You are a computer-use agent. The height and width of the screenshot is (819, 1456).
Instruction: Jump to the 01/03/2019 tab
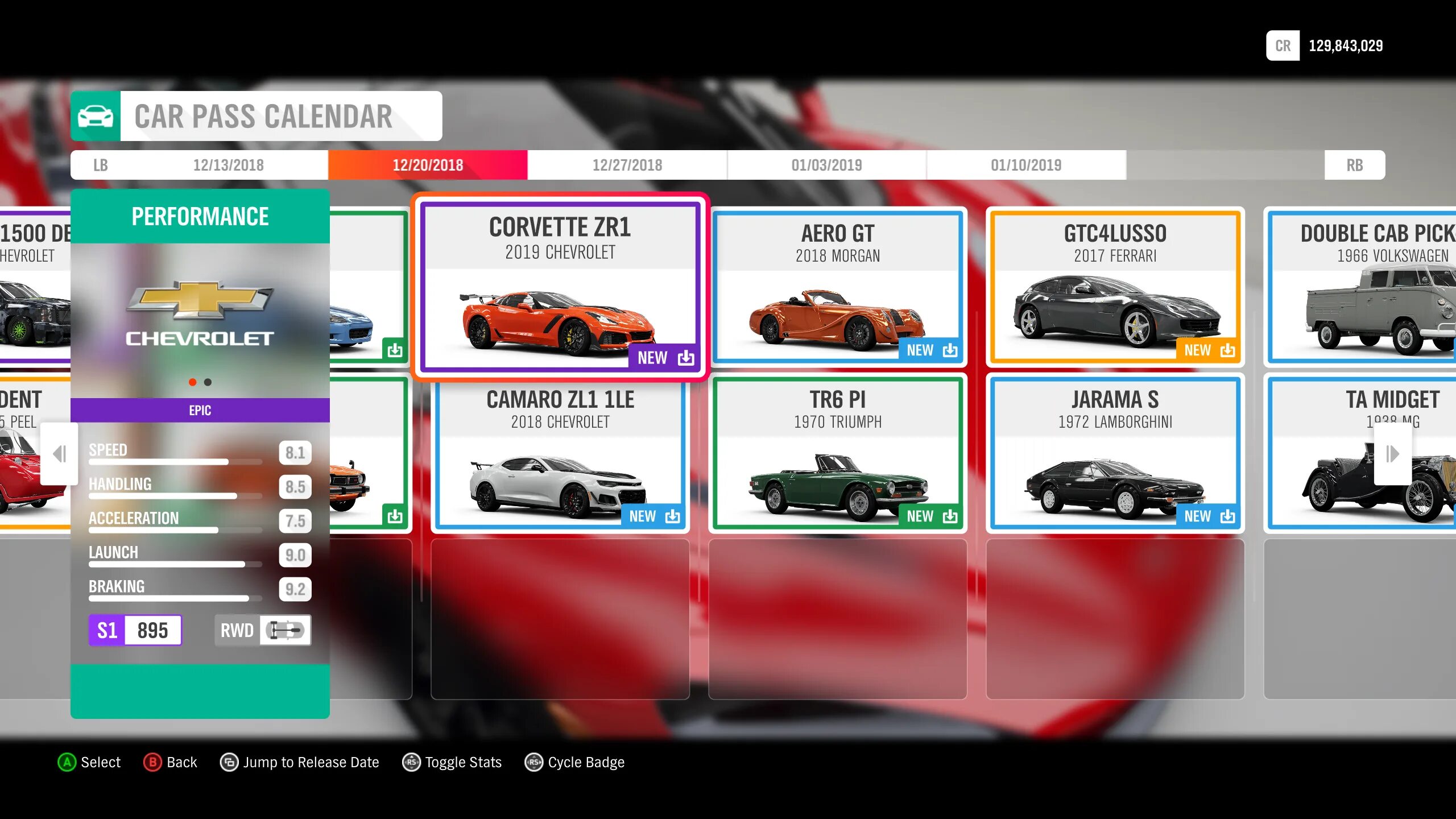pyautogui.click(x=826, y=165)
